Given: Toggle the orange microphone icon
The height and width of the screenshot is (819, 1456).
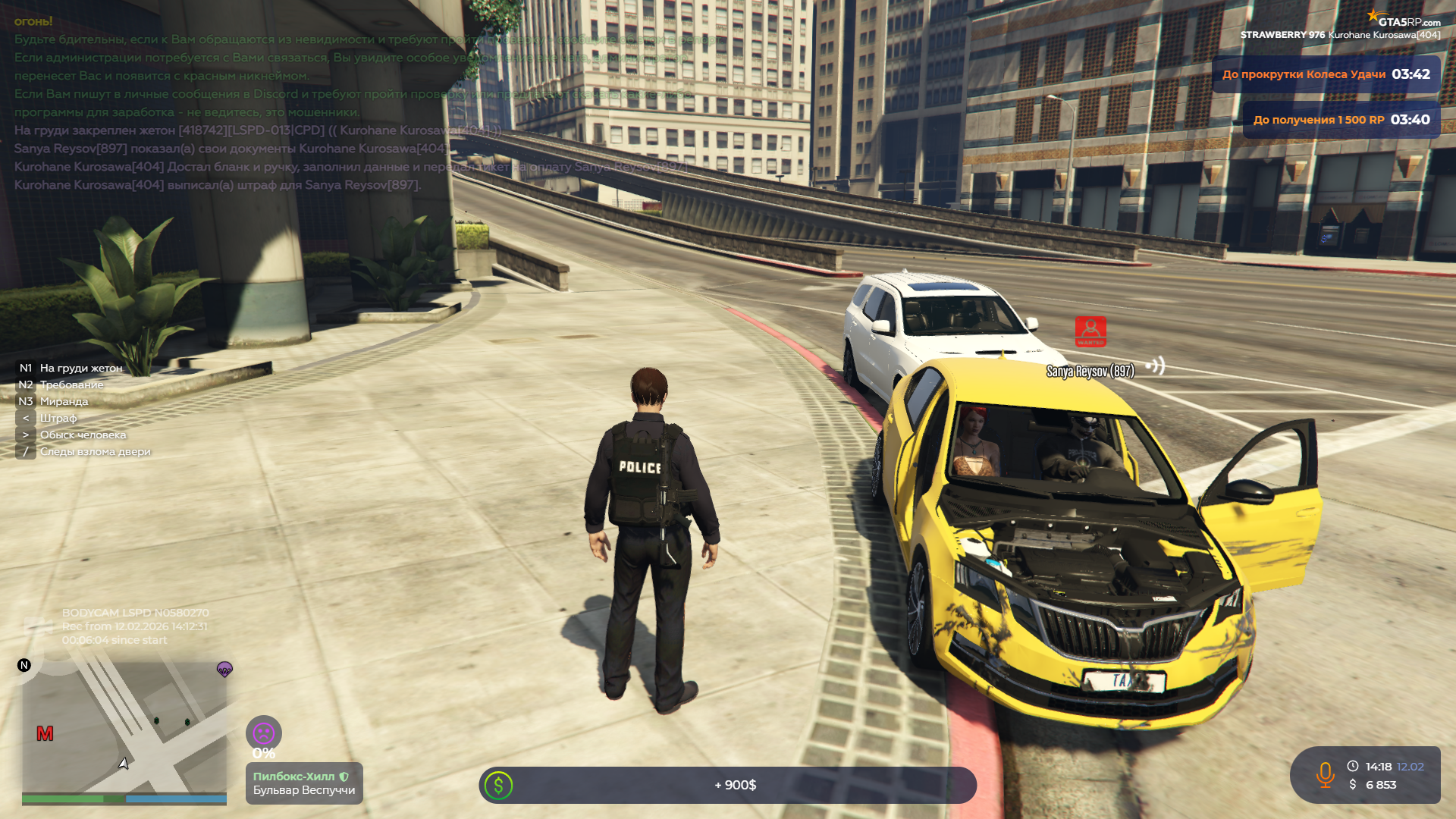Looking at the screenshot, I should point(1325,775).
